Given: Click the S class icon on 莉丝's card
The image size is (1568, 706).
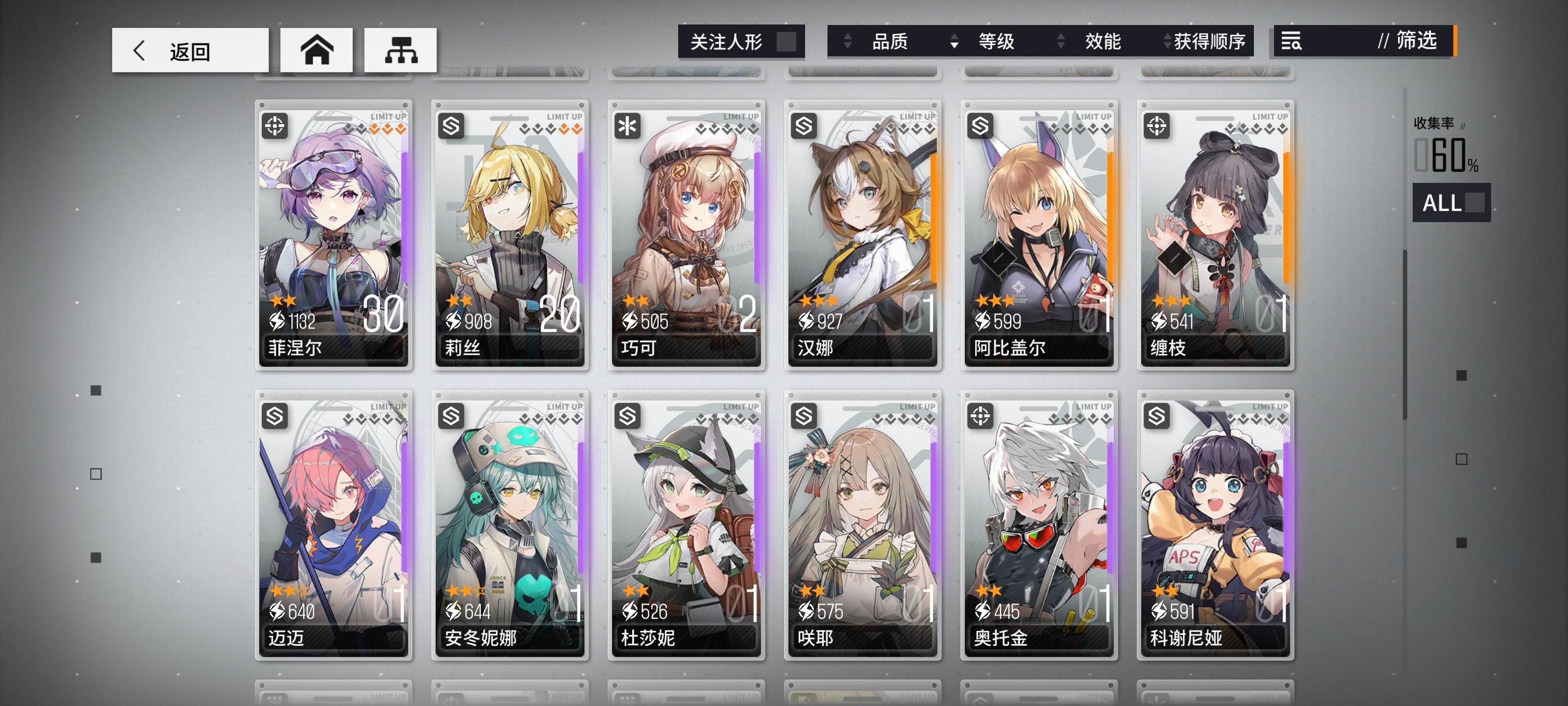Looking at the screenshot, I should [x=450, y=126].
